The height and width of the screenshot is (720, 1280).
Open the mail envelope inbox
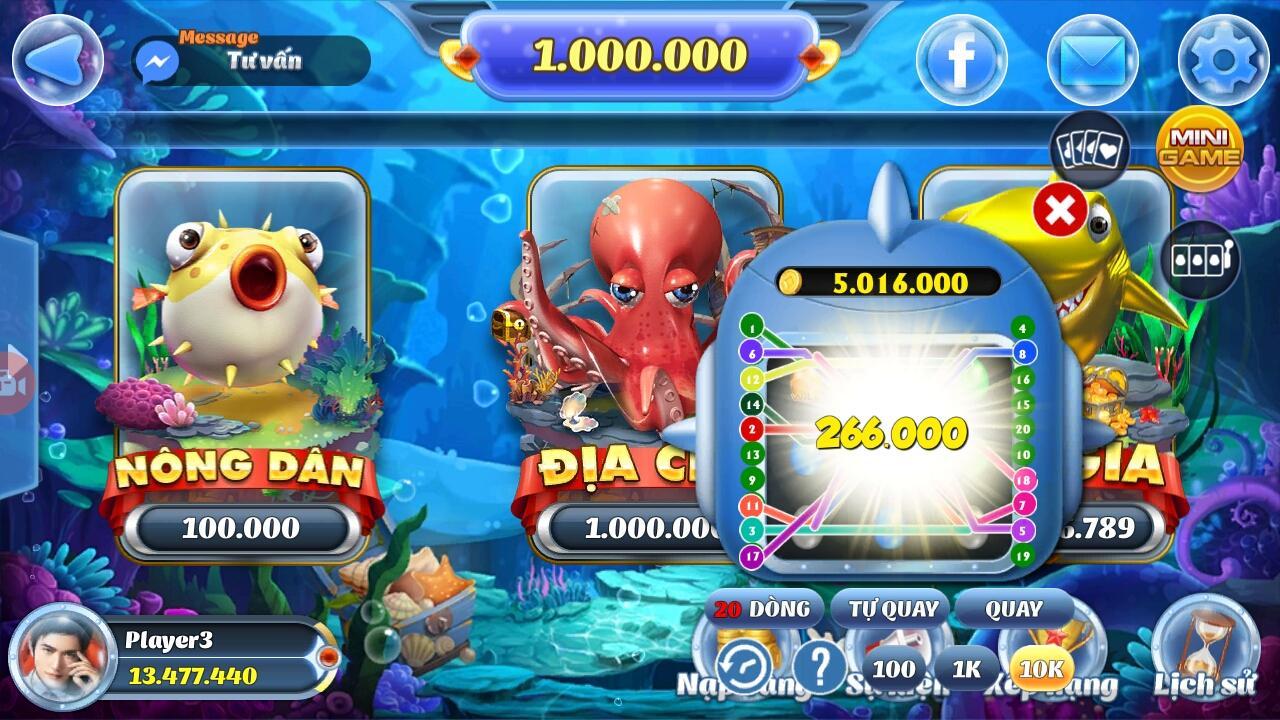pos(1092,60)
